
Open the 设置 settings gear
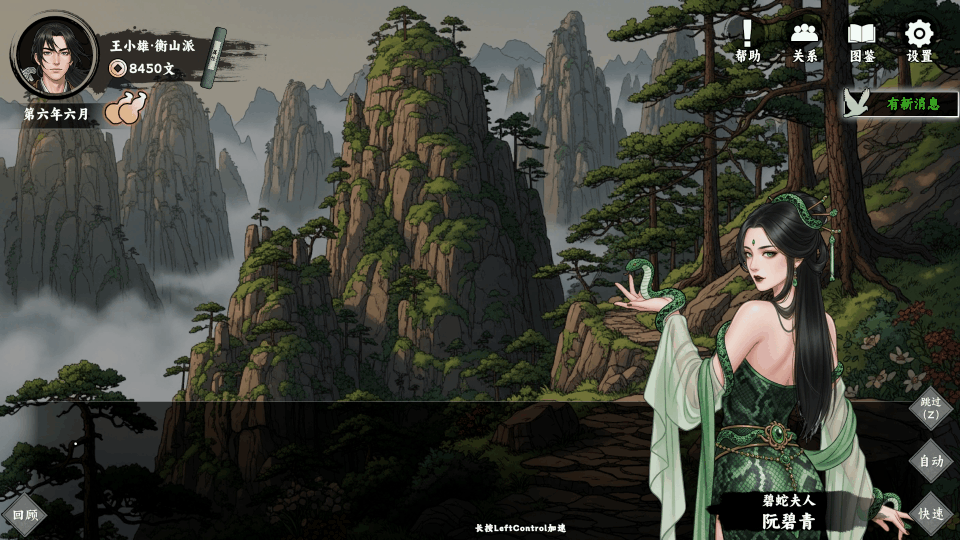919,41
